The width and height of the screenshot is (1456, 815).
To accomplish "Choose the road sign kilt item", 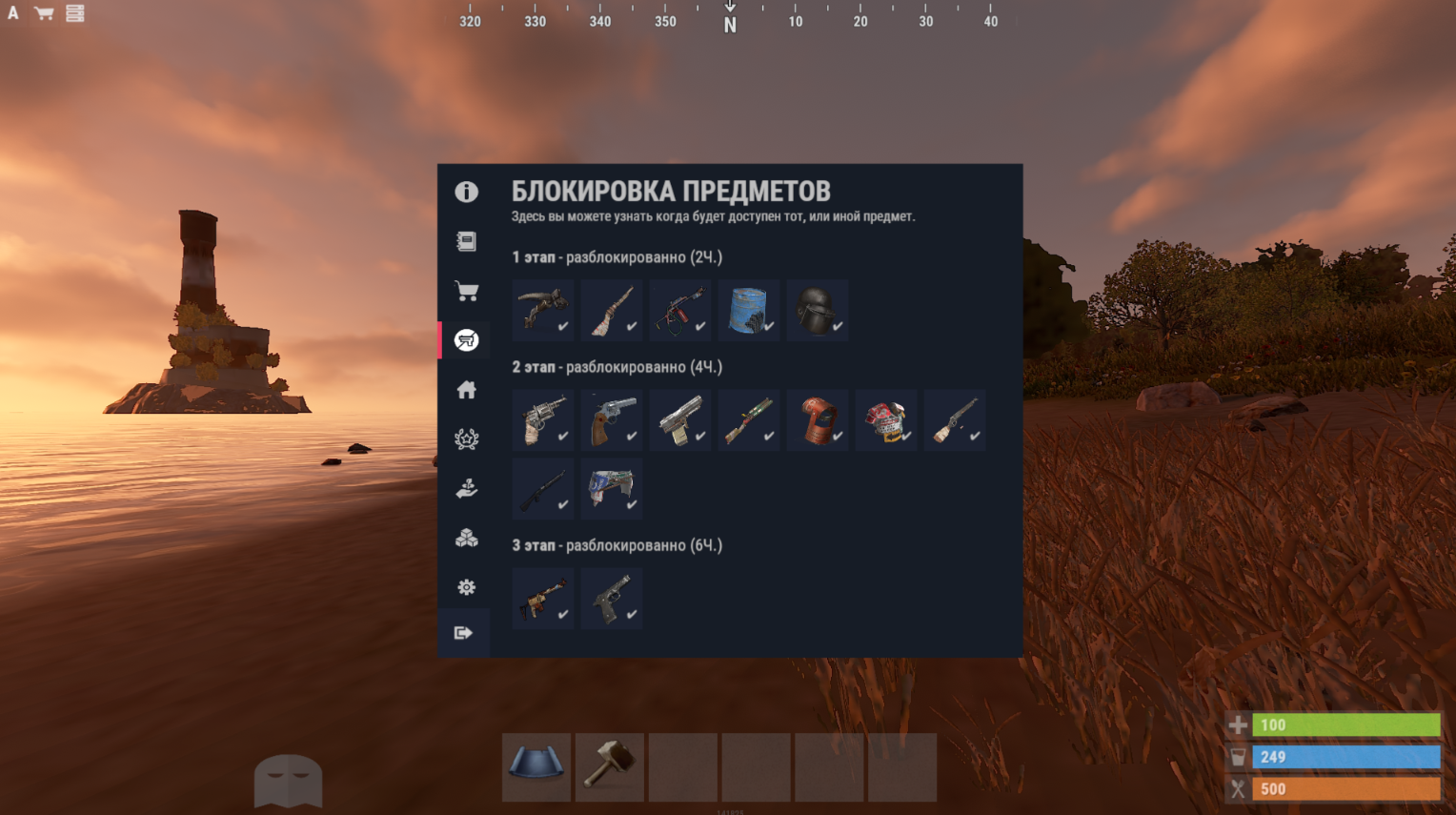I will coord(611,489).
